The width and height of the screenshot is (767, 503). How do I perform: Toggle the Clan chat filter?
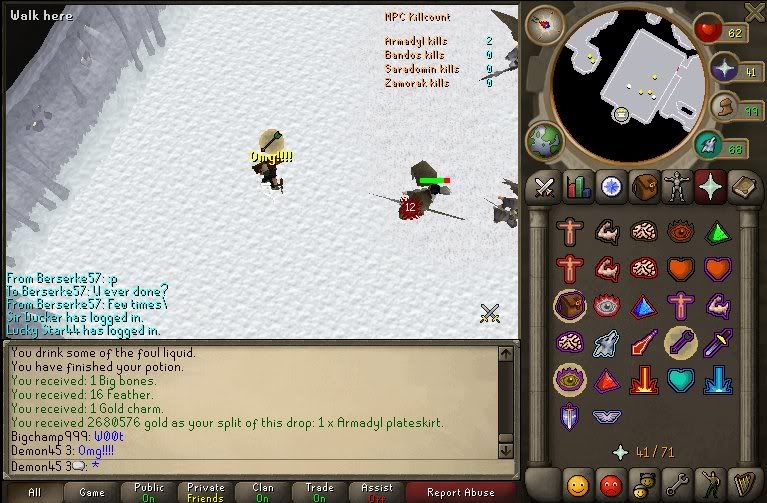tap(262, 492)
